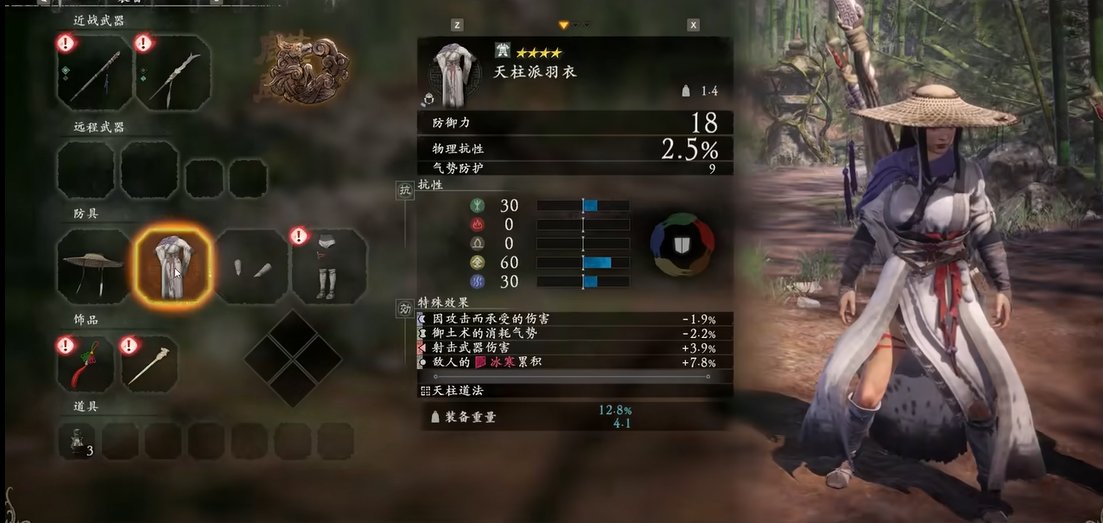The width and height of the screenshot is (1103, 523).
Task: Select the highlighted white robe armor slot
Action: [172, 266]
